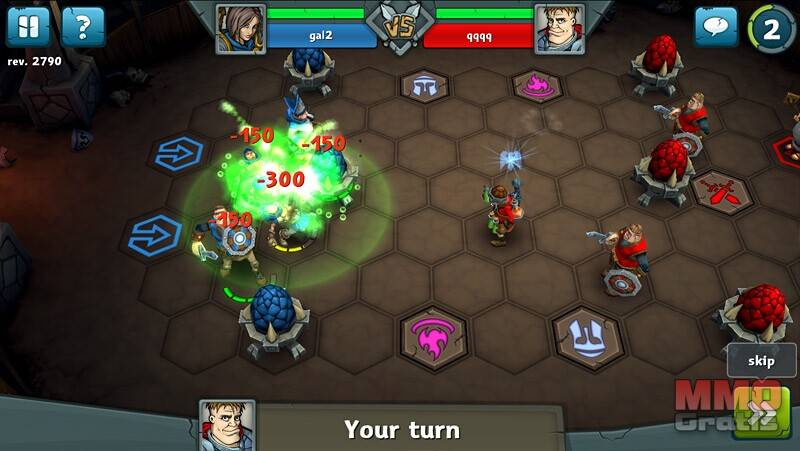Open the chat speech bubble
800x451 pixels.
(716, 27)
